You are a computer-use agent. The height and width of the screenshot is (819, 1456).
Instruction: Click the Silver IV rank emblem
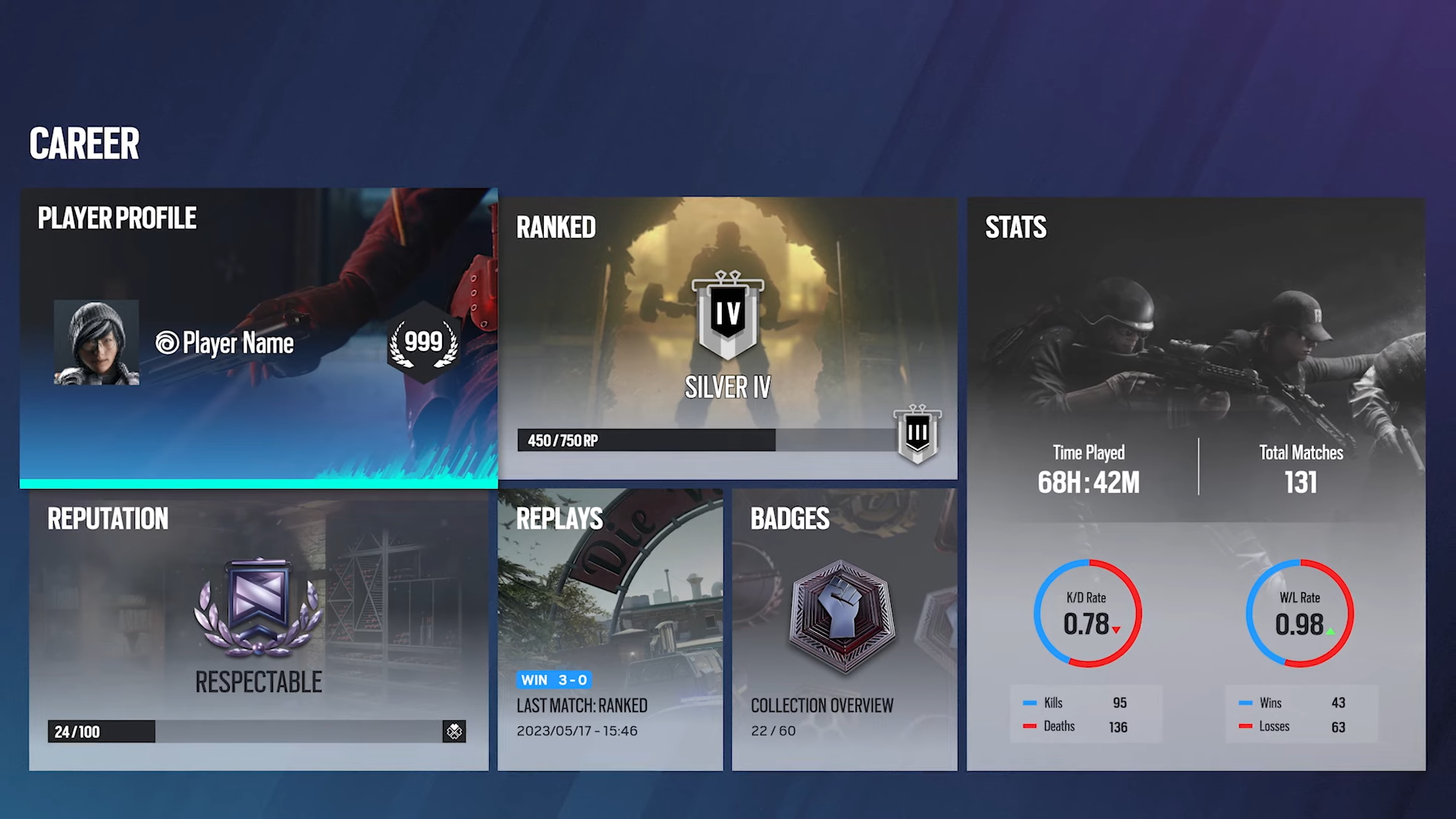click(727, 314)
